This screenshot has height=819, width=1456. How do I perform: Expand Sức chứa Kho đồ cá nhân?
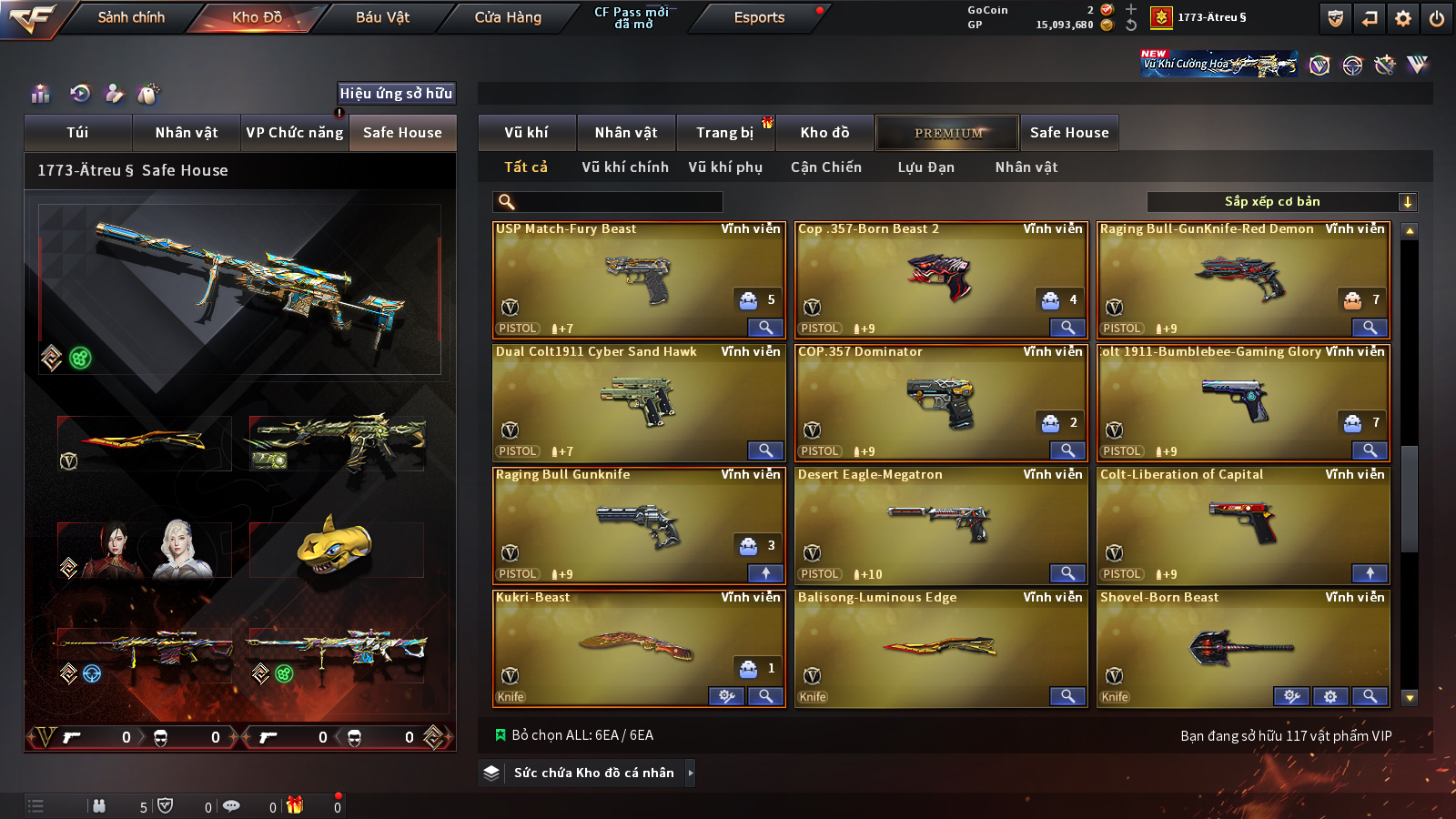(x=593, y=773)
